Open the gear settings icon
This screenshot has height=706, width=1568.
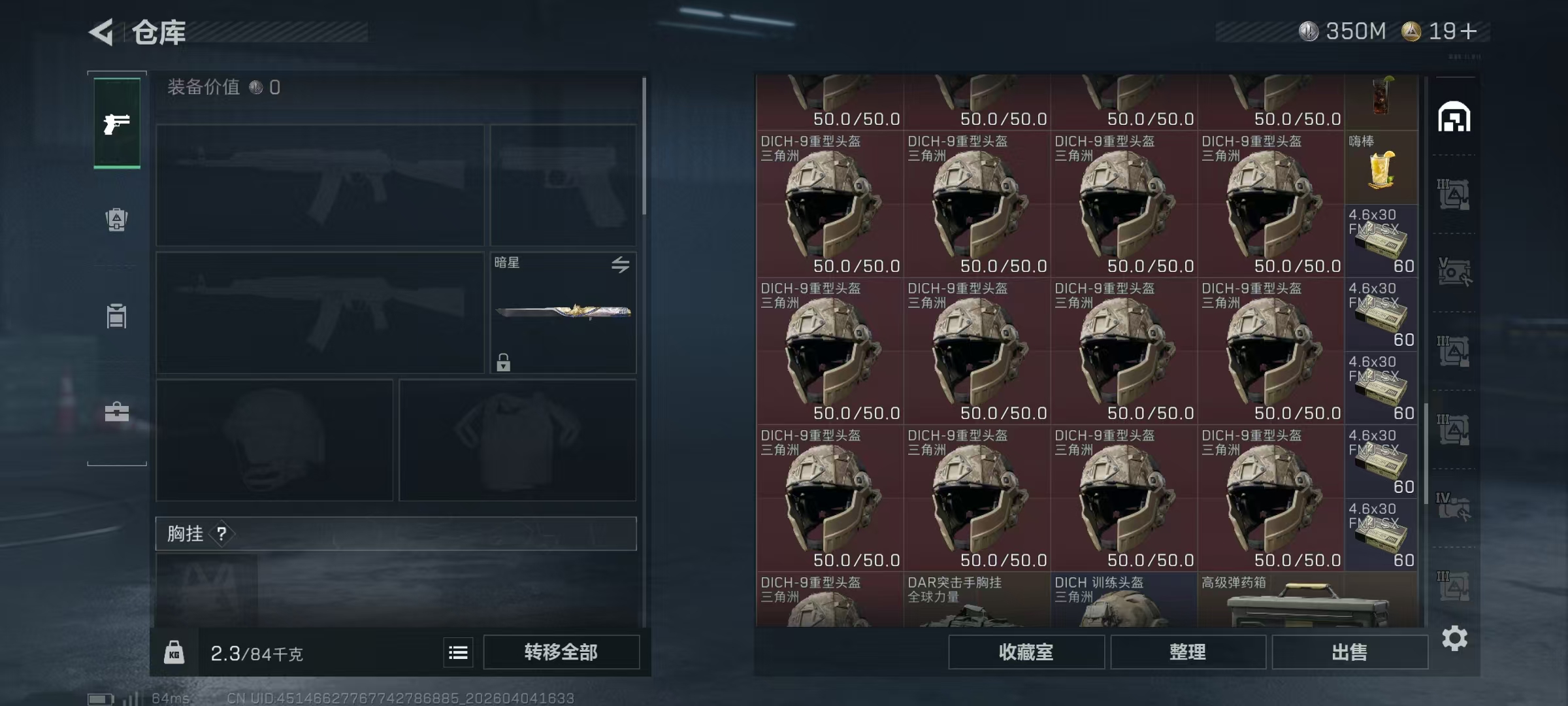point(1454,638)
